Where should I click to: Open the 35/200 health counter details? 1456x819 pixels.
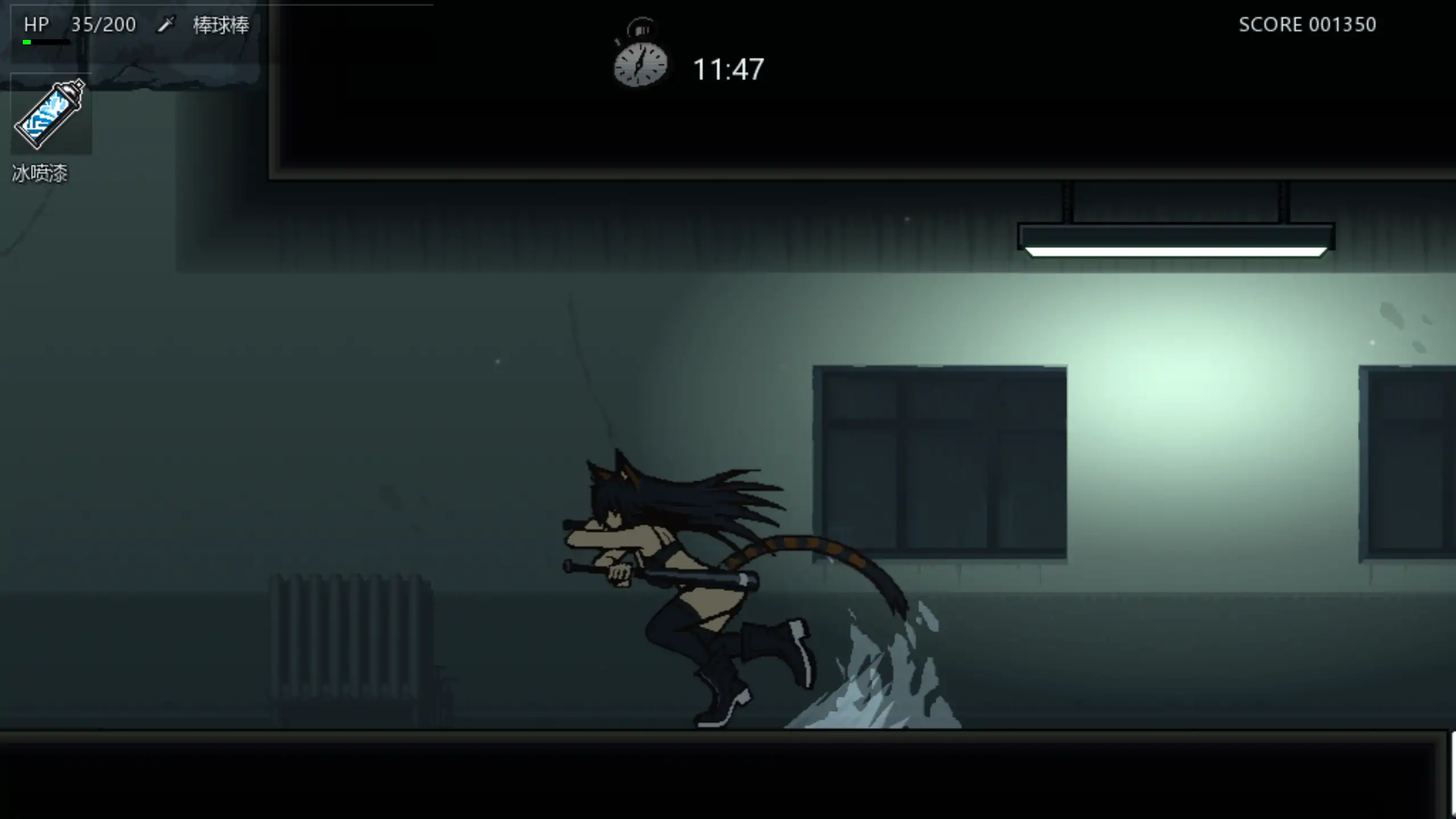[x=103, y=24]
